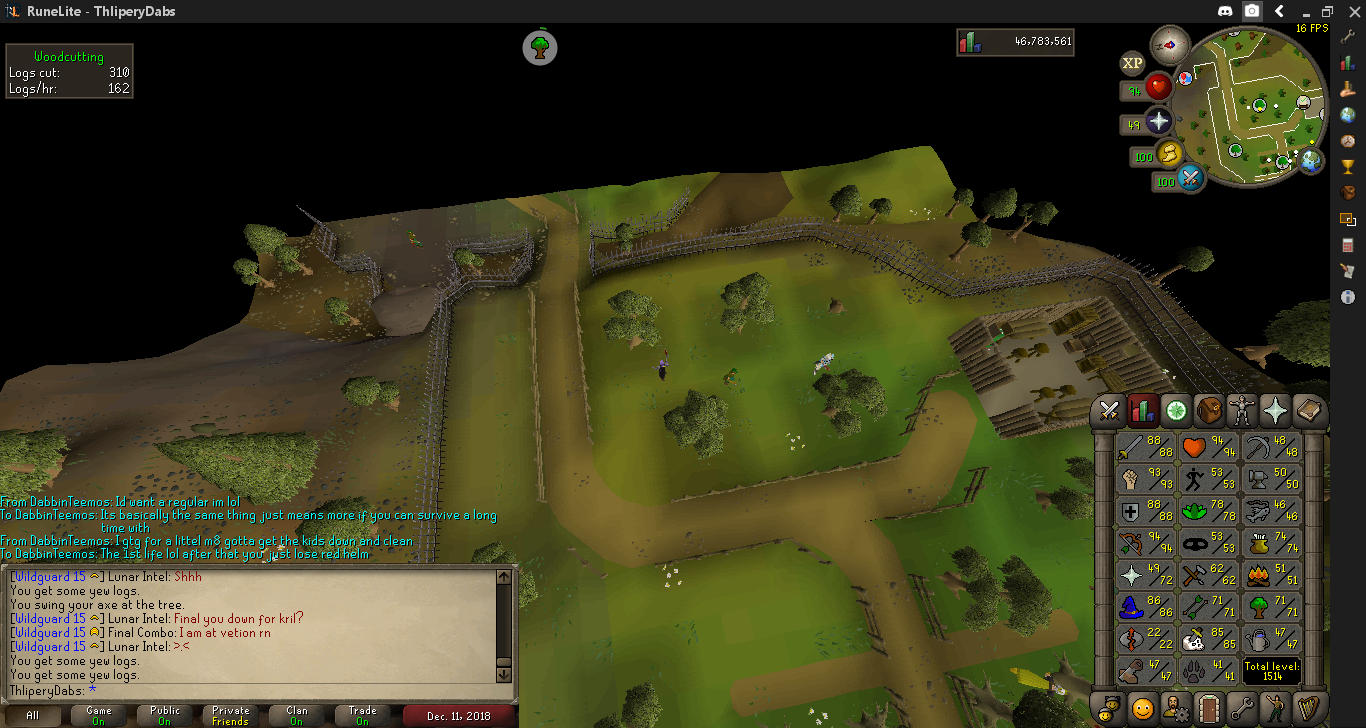Image resolution: width=1366 pixels, height=728 pixels.
Task: Toggle the Public chat filter
Action: pyautogui.click(x=165, y=715)
